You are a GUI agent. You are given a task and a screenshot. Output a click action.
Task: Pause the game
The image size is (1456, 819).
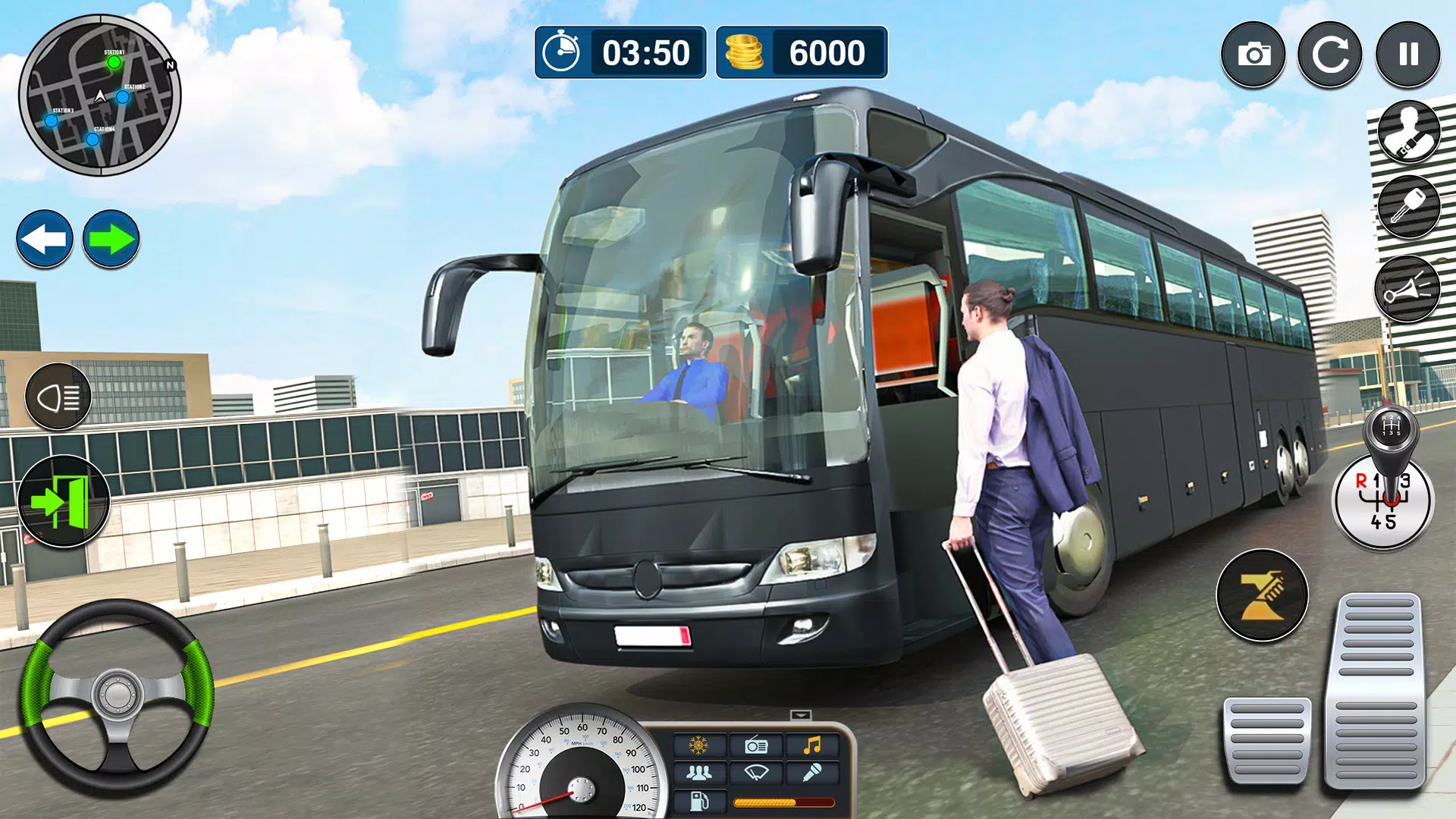point(1407,53)
